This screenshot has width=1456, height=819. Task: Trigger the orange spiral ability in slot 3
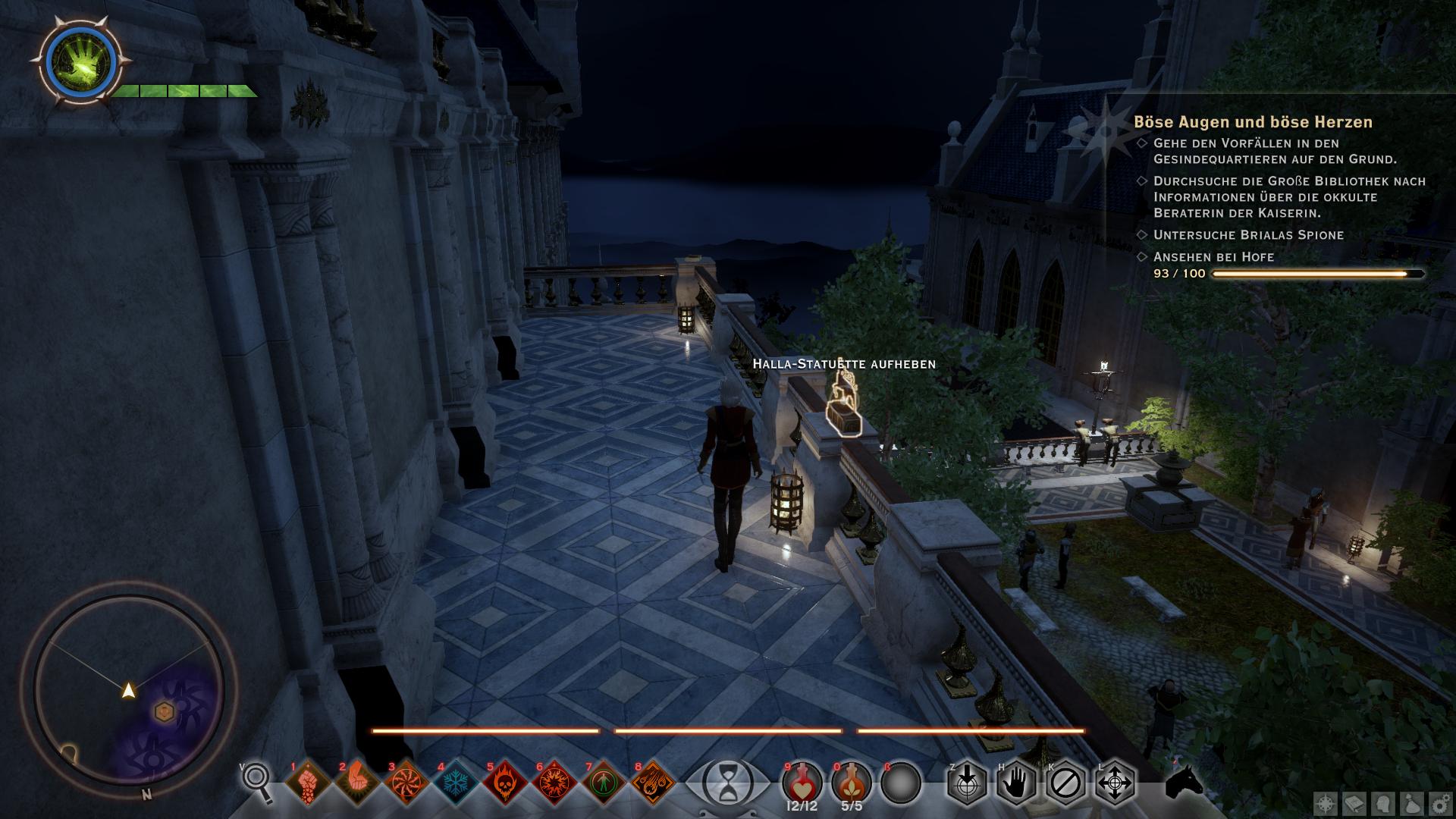click(x=406, y=782)
